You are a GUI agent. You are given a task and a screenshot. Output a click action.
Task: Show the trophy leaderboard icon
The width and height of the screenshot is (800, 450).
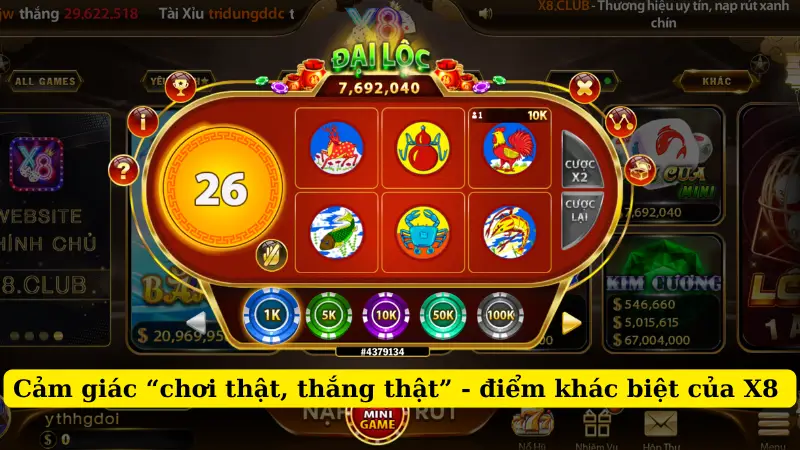pos(180,86)
